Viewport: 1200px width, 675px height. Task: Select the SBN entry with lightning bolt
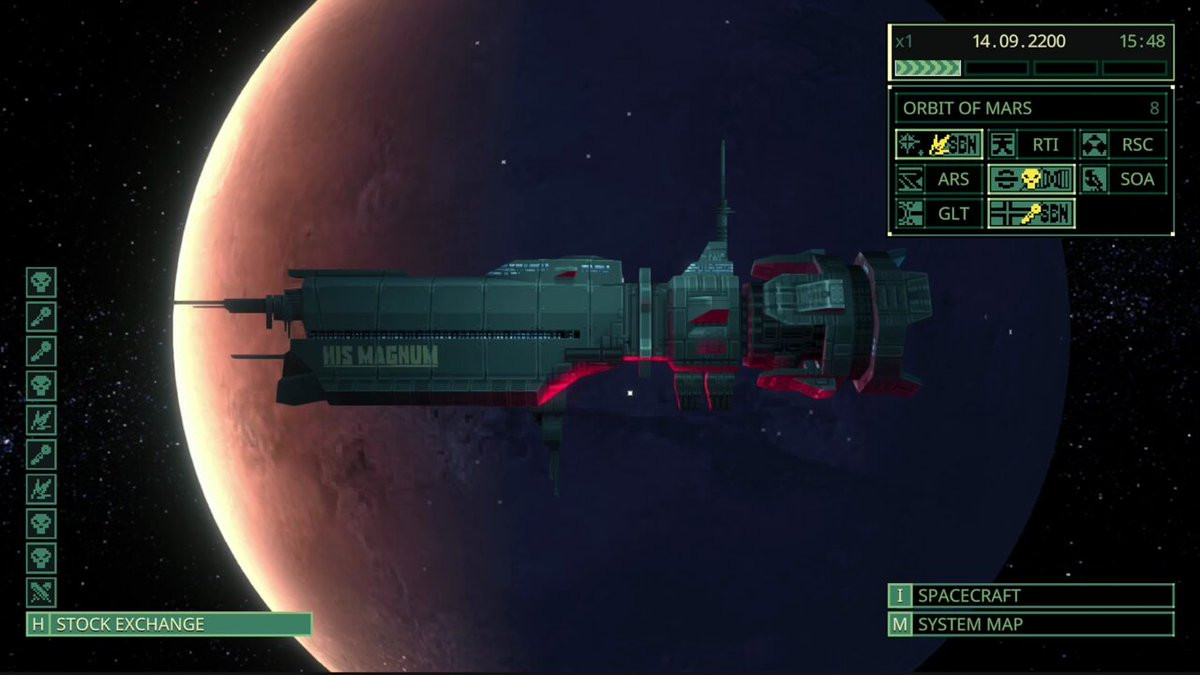[938, 144]
